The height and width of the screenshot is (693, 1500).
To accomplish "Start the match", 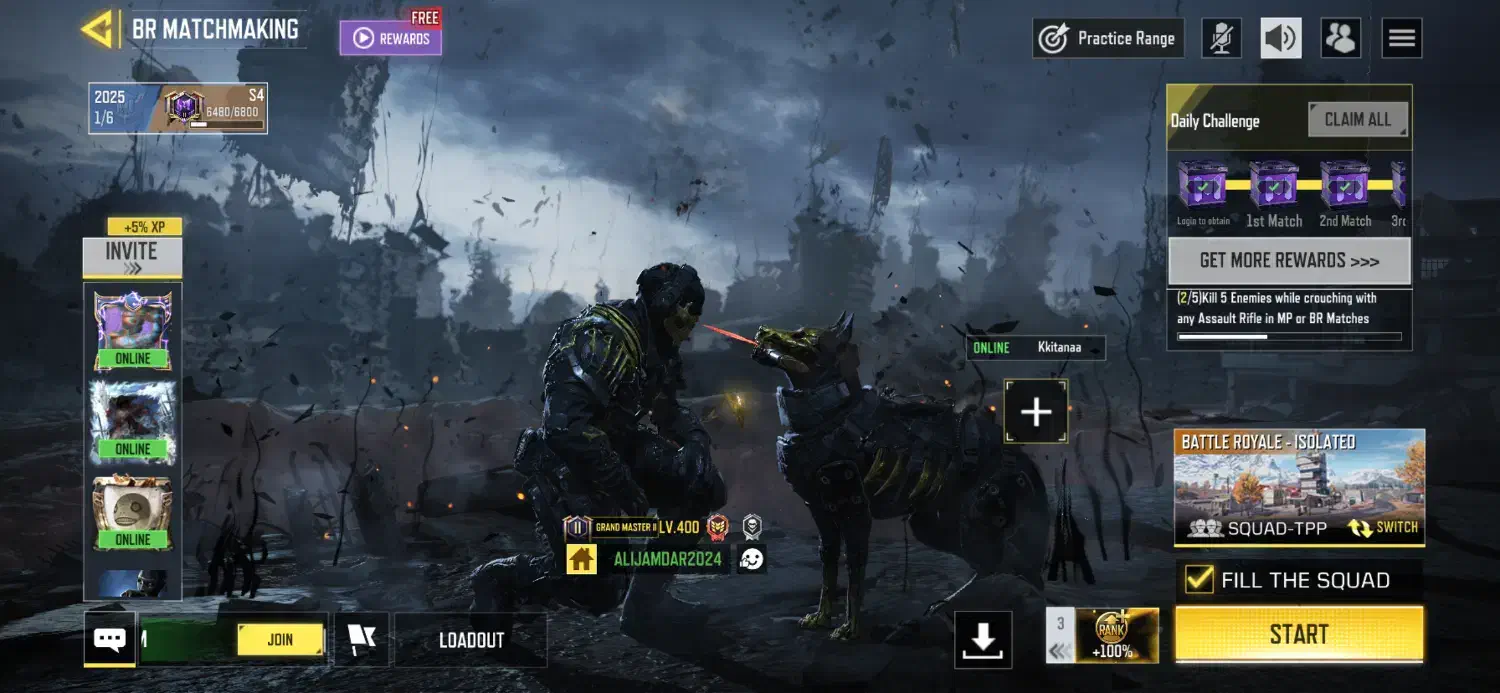I will click(1298, 634).
